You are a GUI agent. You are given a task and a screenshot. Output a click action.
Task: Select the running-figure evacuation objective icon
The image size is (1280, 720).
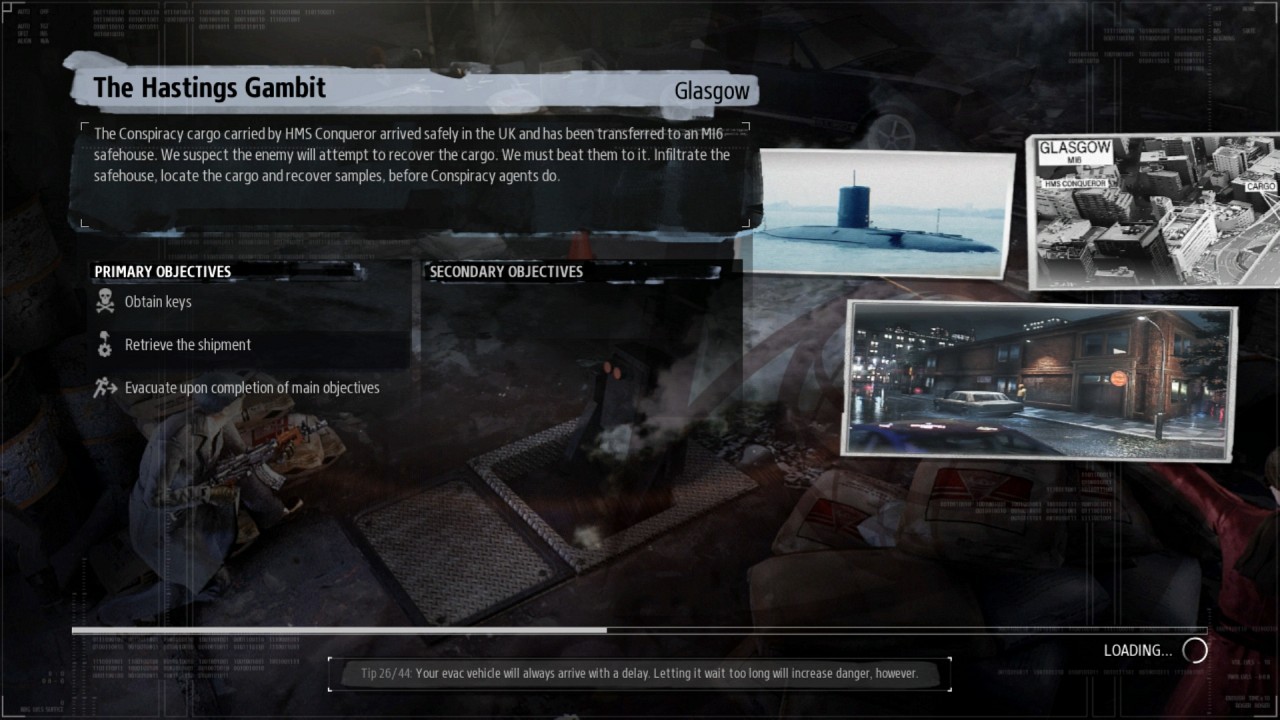(x=100, y=387)
